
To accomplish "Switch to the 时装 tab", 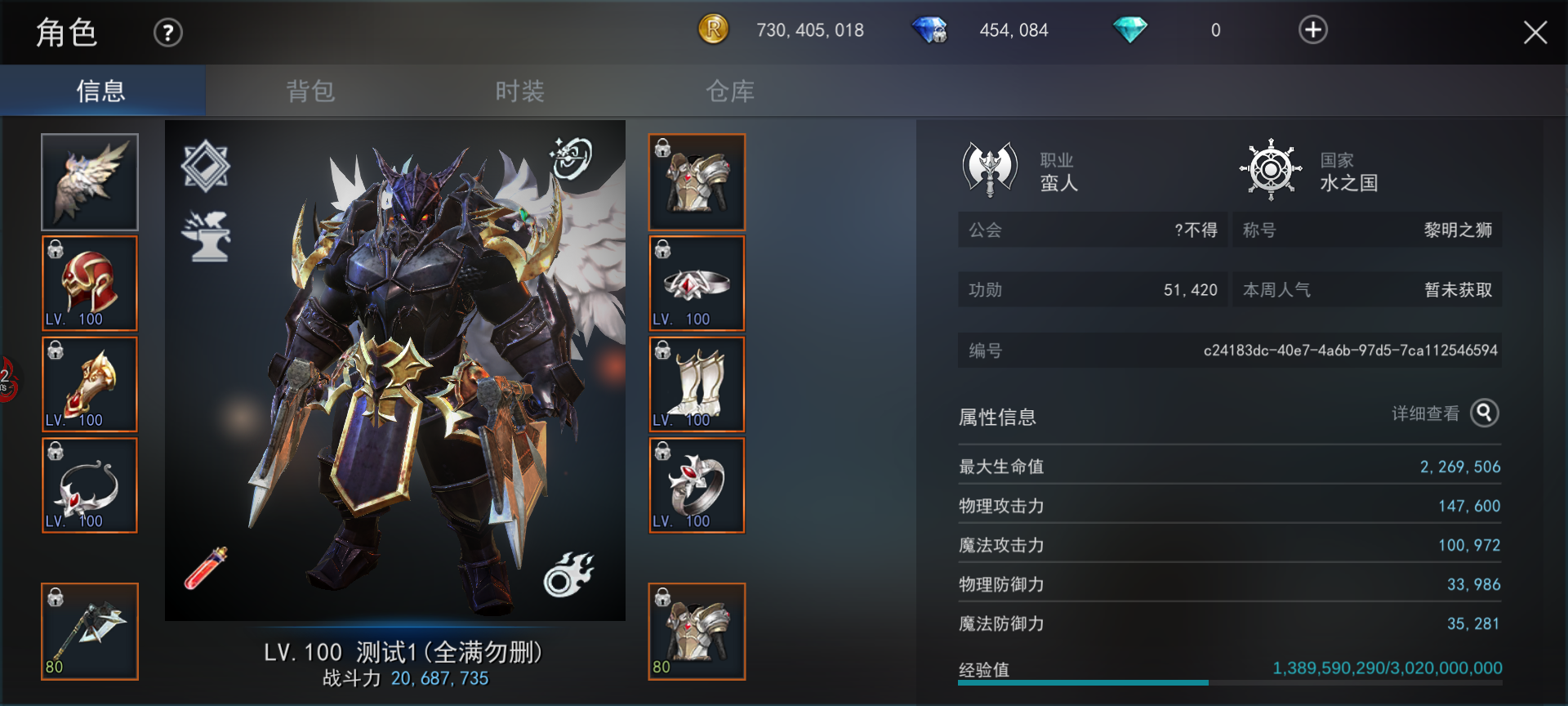I will 519,92.
